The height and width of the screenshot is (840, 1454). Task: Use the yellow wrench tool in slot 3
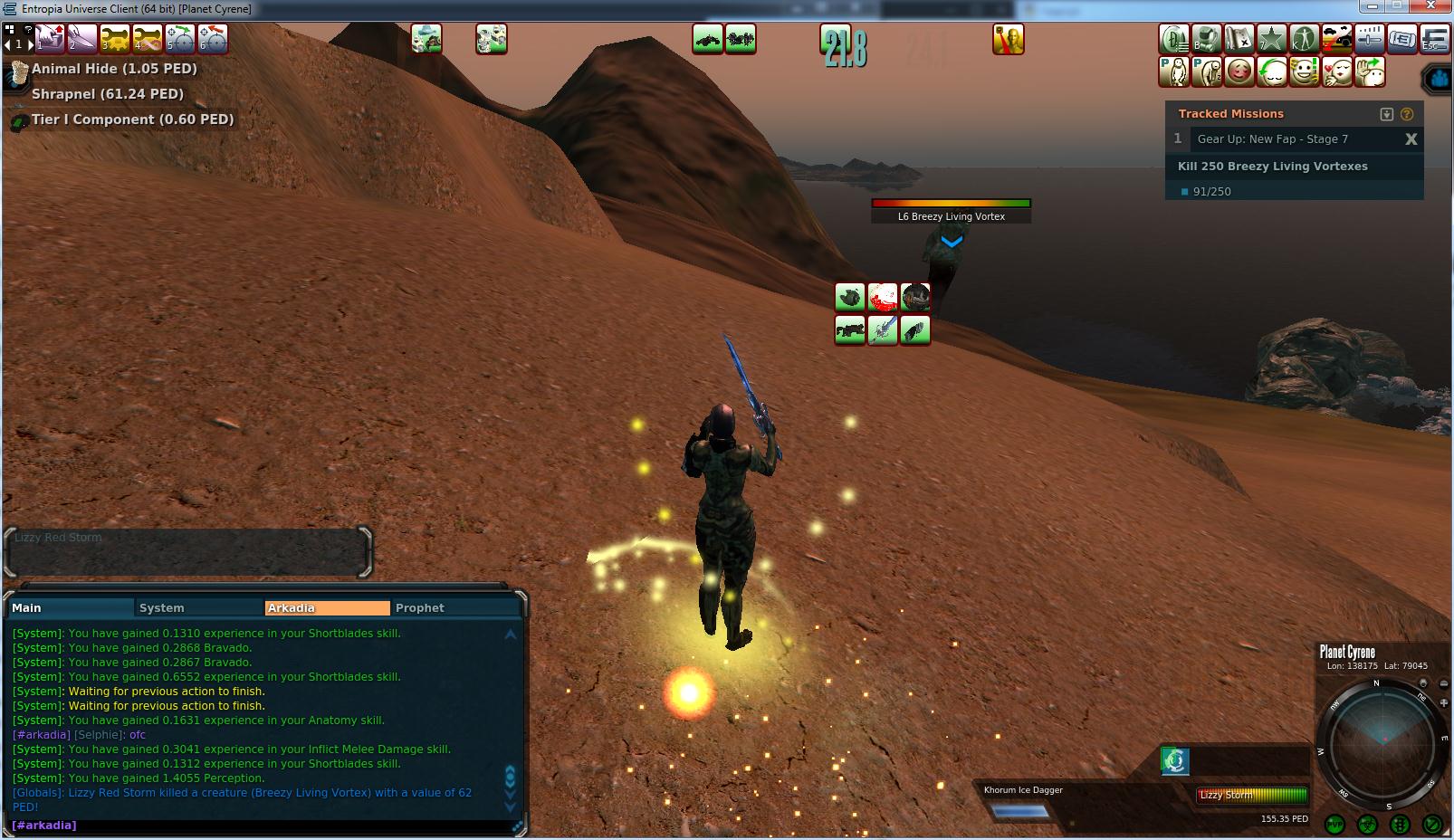pyautogui.click(x=114, y=39)
